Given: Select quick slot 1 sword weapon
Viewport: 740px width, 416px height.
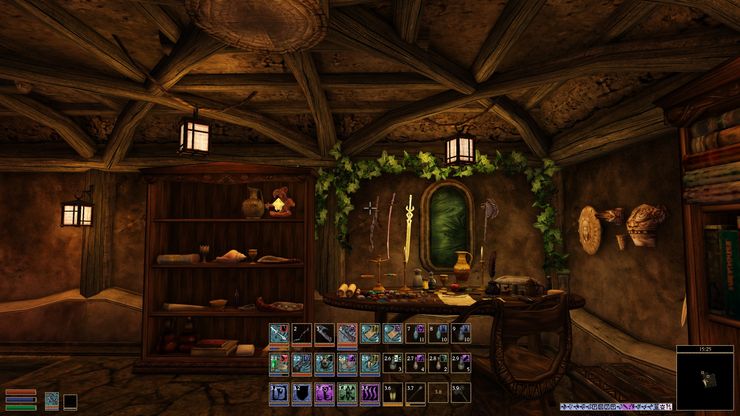Looking at the screenshot, I should (x=278, y=334).
